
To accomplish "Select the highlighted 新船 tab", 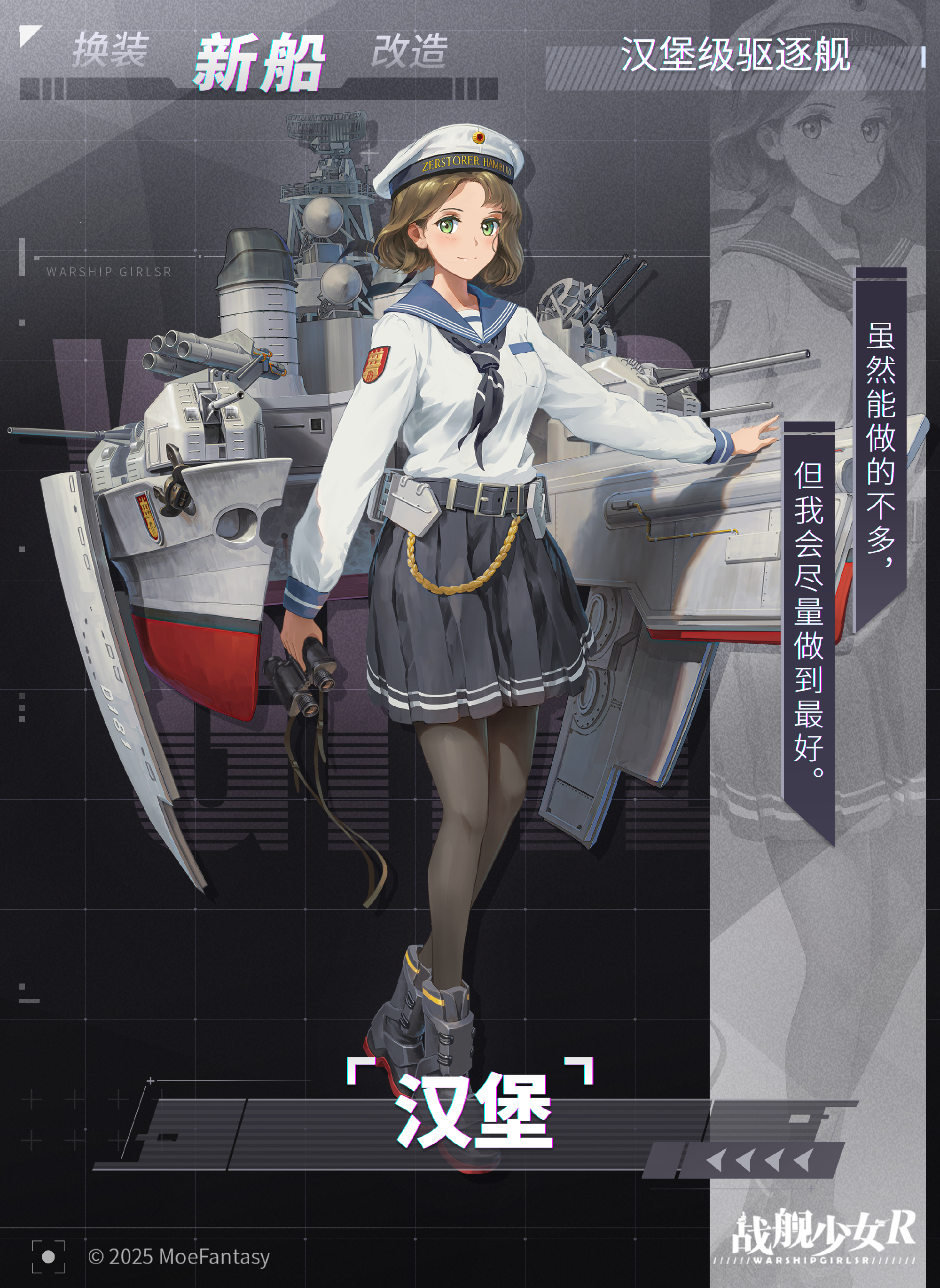I will click(x=259, y=62).
